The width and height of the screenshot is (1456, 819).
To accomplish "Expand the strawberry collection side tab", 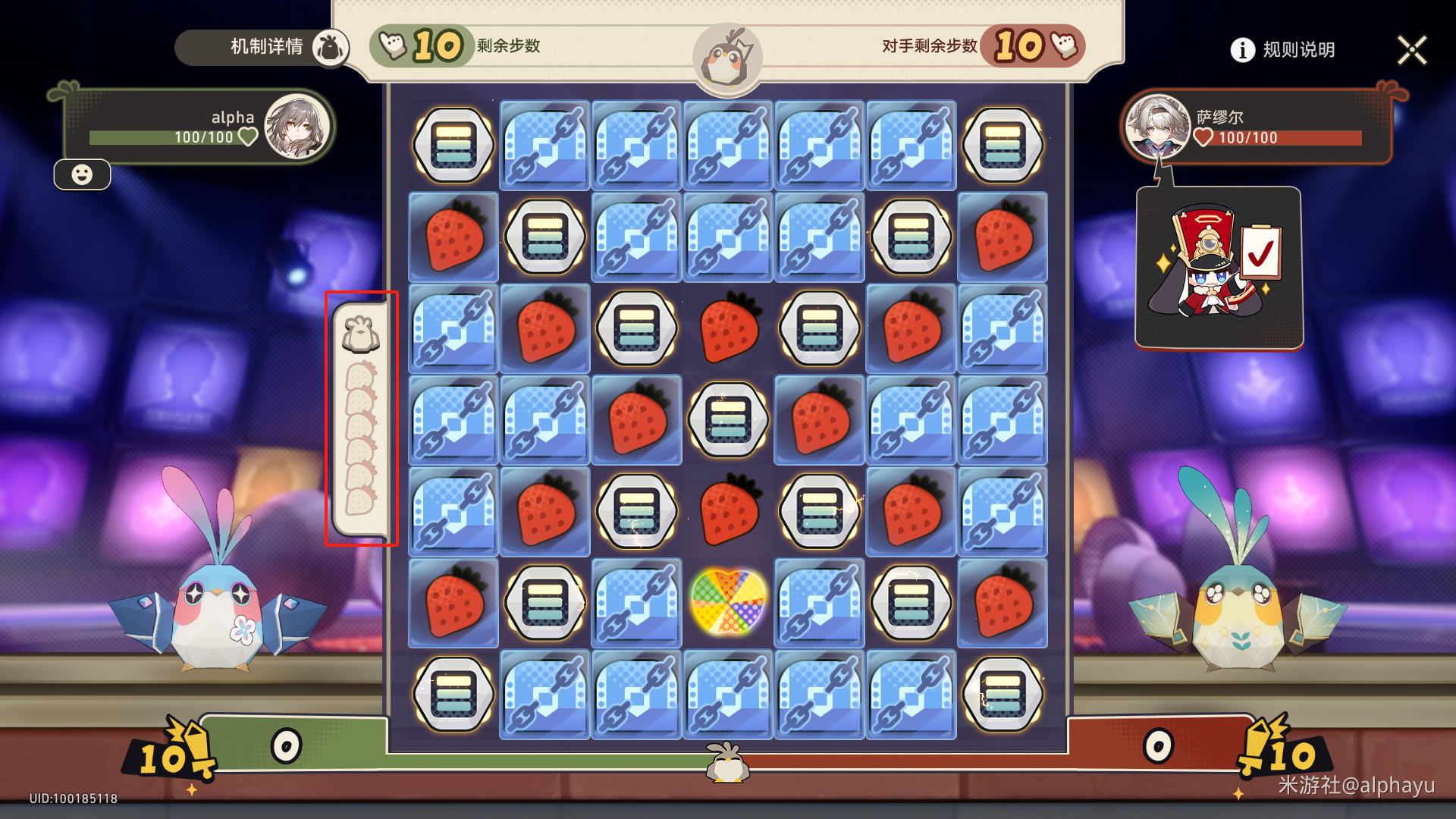I will 361,419.
